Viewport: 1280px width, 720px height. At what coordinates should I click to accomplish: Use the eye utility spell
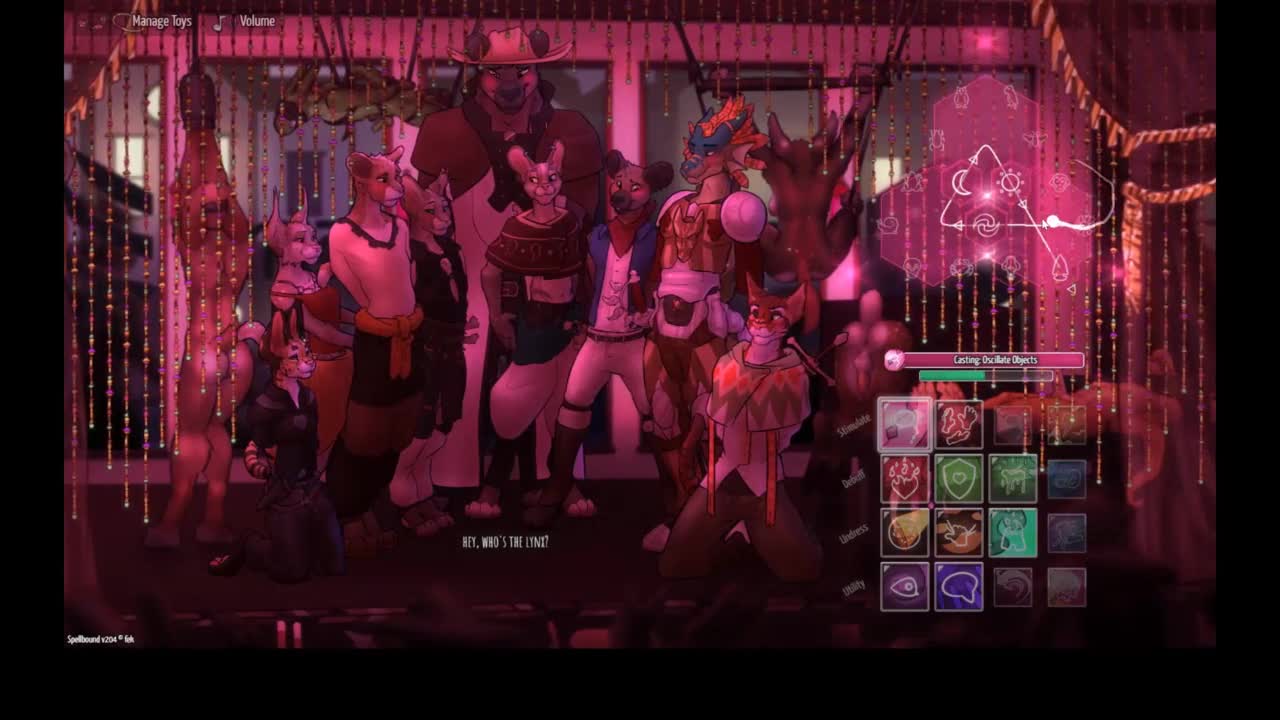click(x=905, y=587)
